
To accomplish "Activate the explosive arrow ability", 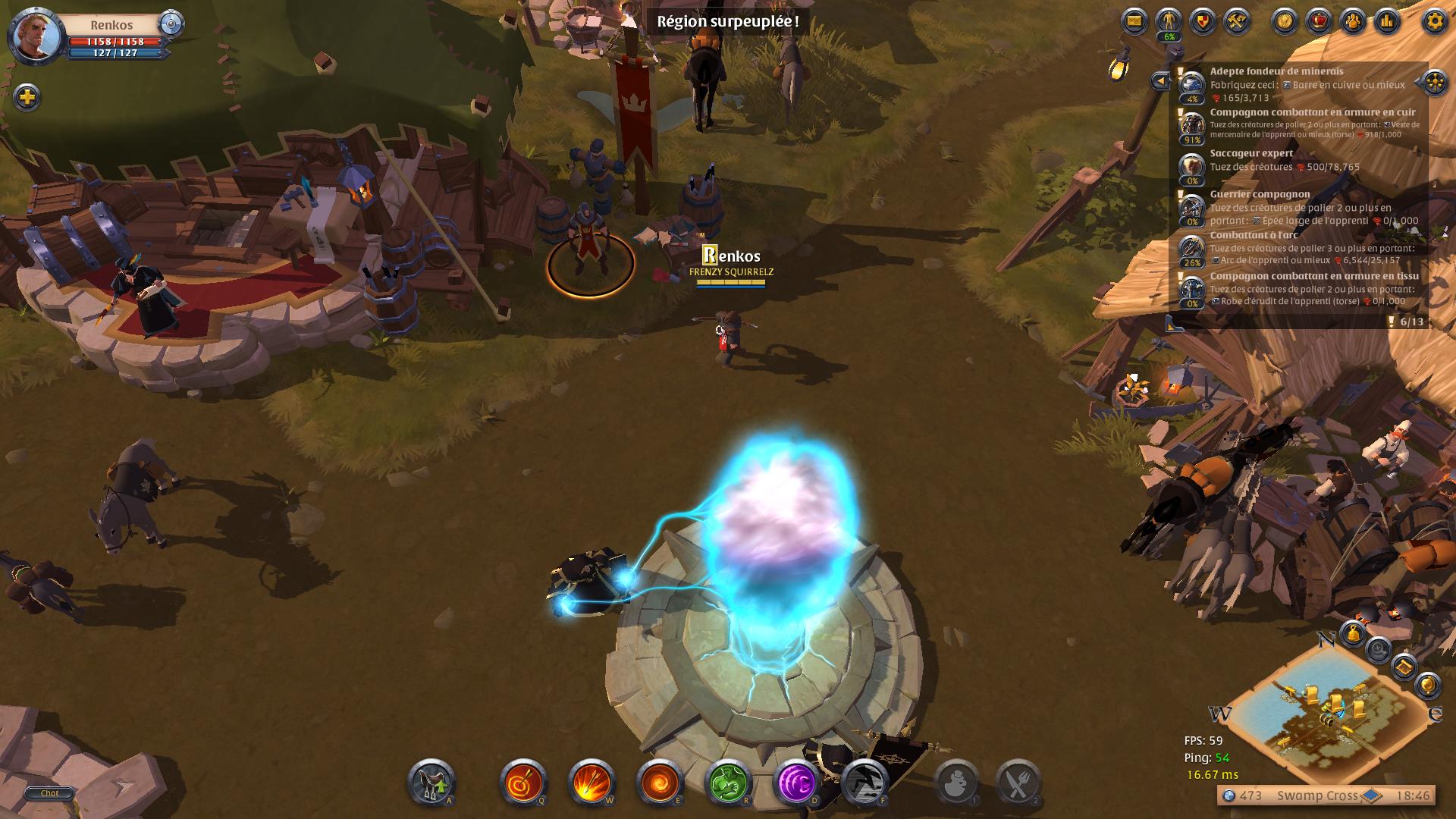I will coord(591,782).
